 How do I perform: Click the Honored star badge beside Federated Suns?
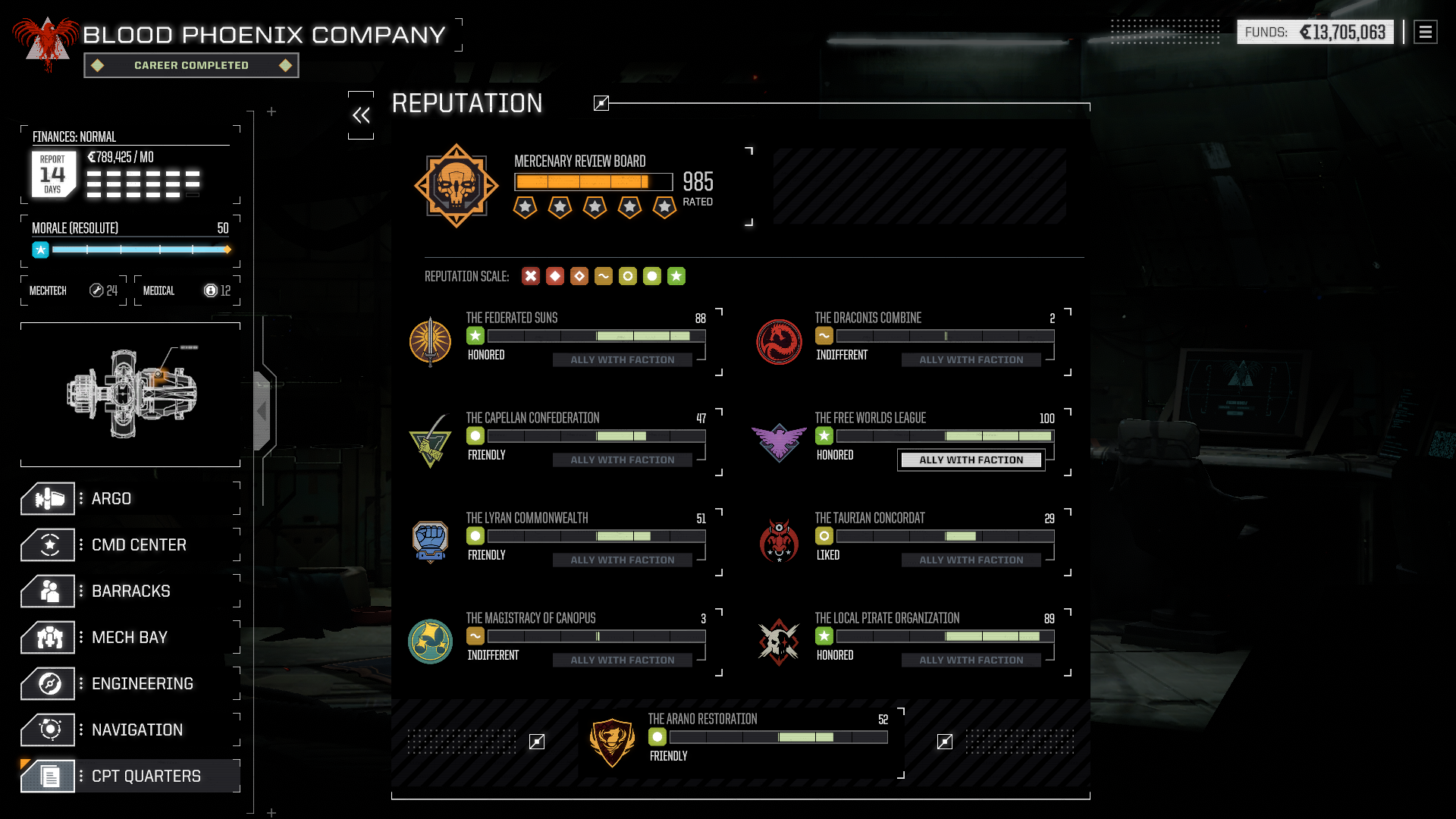click(x=475, y=335)
